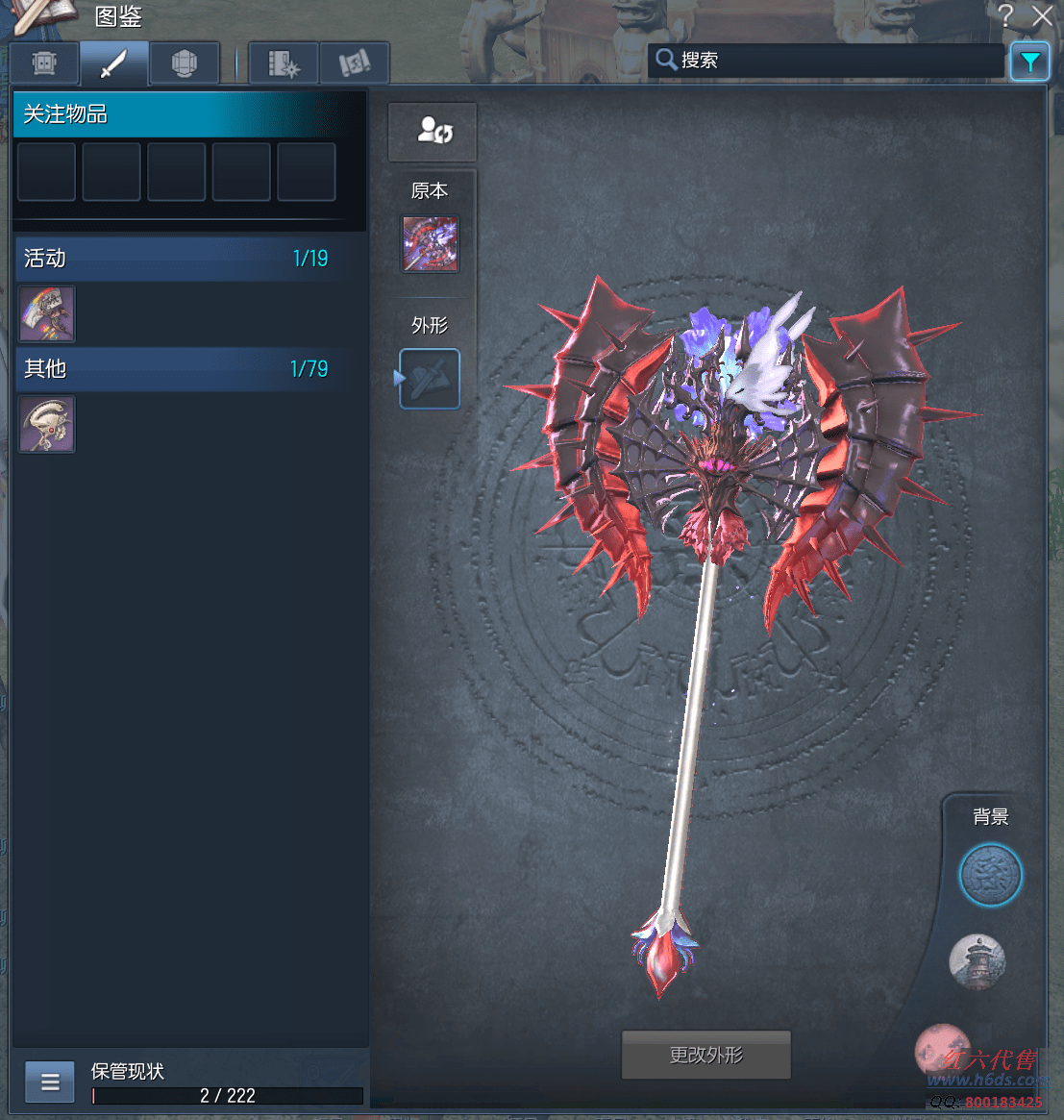The image size is (1064, 1120).
Task: Open the film strip tab
Action: (284, 63)
